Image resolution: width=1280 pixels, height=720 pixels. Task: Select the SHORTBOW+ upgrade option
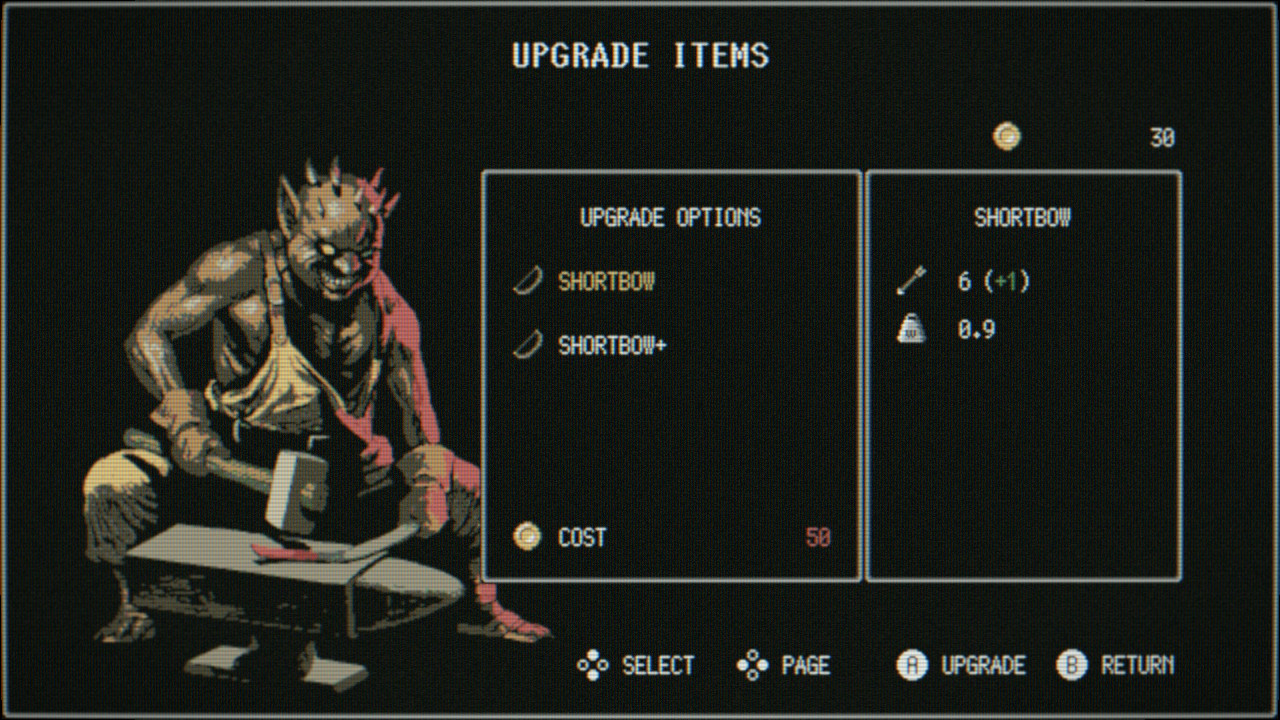tap(613, 347)
